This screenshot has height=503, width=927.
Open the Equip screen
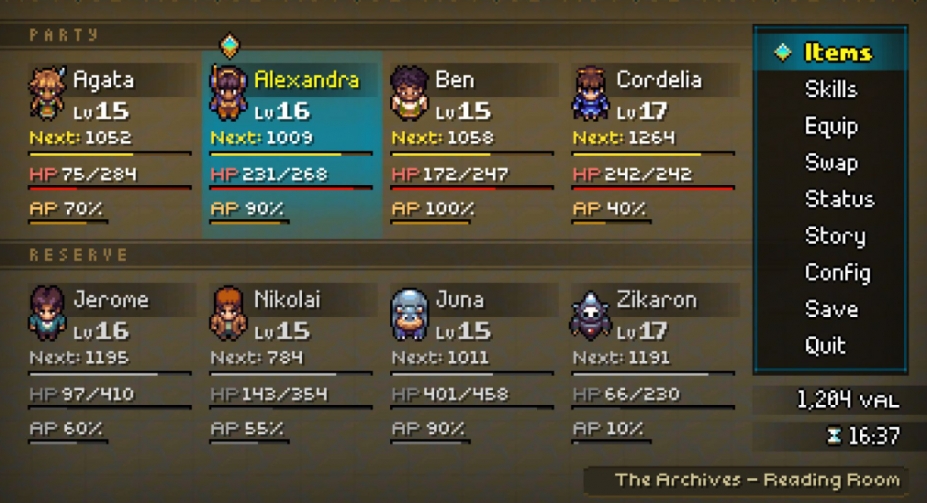click(x=831, y=127)
